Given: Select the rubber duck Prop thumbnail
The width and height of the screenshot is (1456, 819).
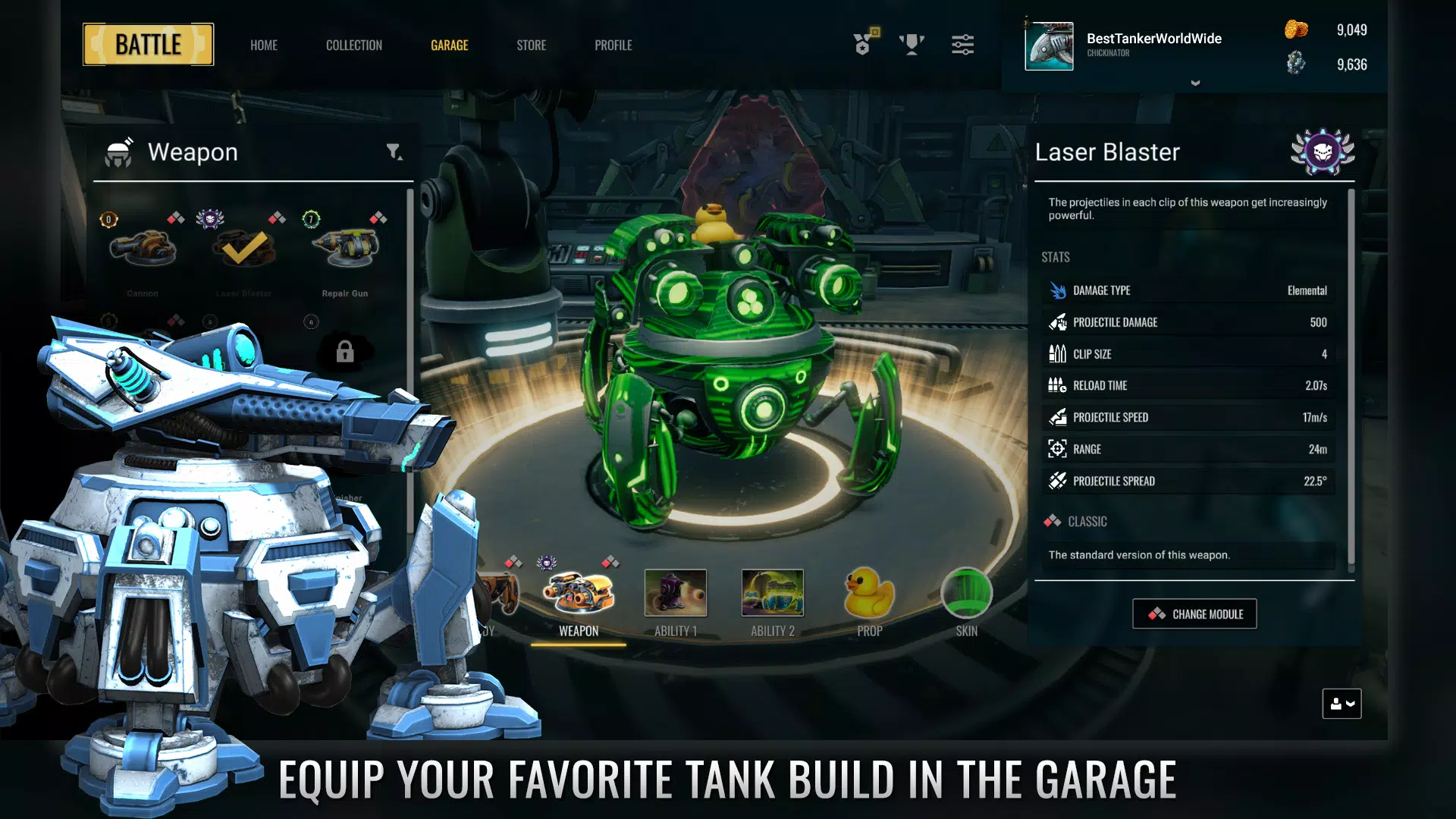Looking at the screenshot, I should [871, 594].
